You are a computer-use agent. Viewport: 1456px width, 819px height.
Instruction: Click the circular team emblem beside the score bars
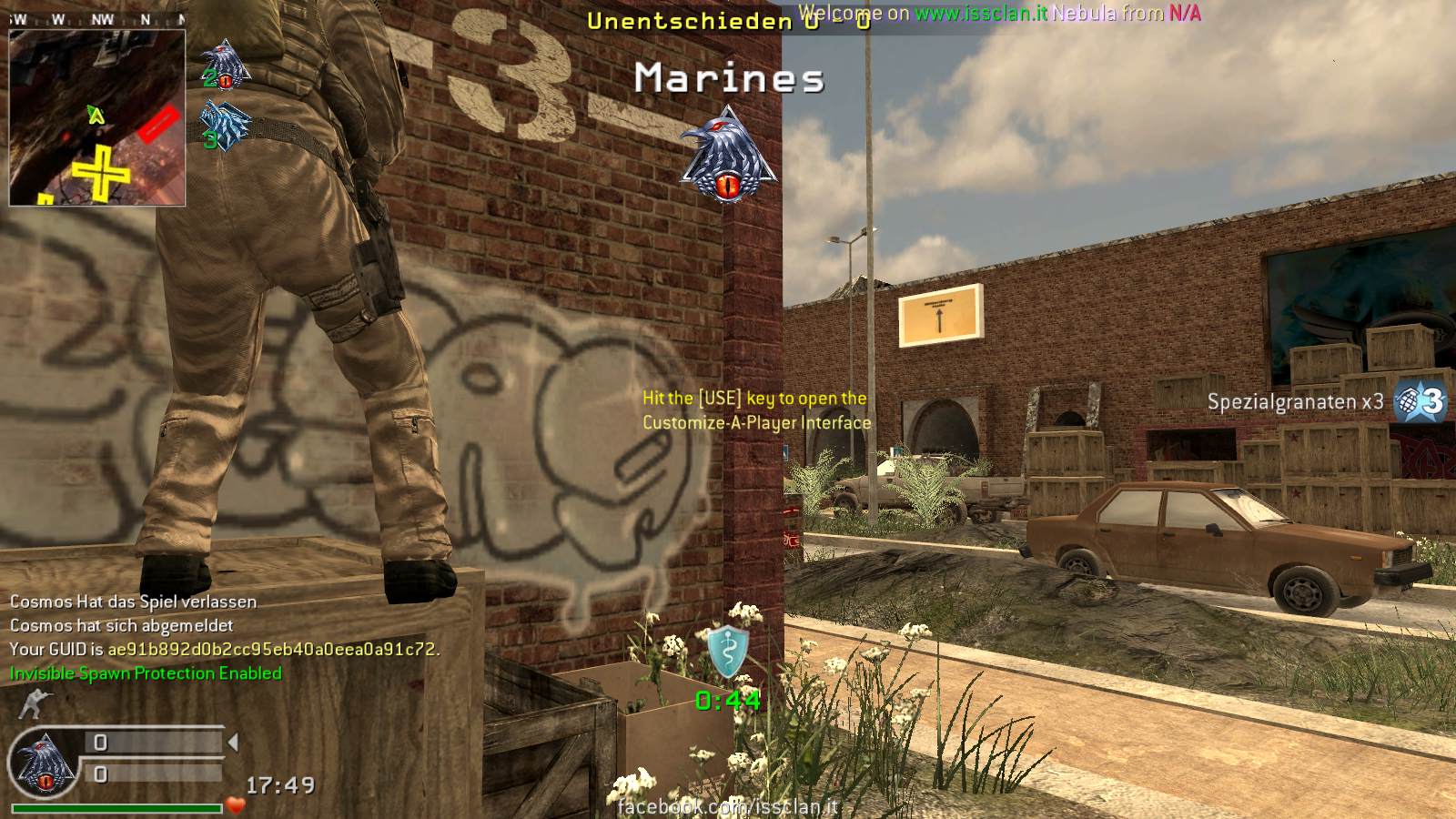click(x=43, y=761)
